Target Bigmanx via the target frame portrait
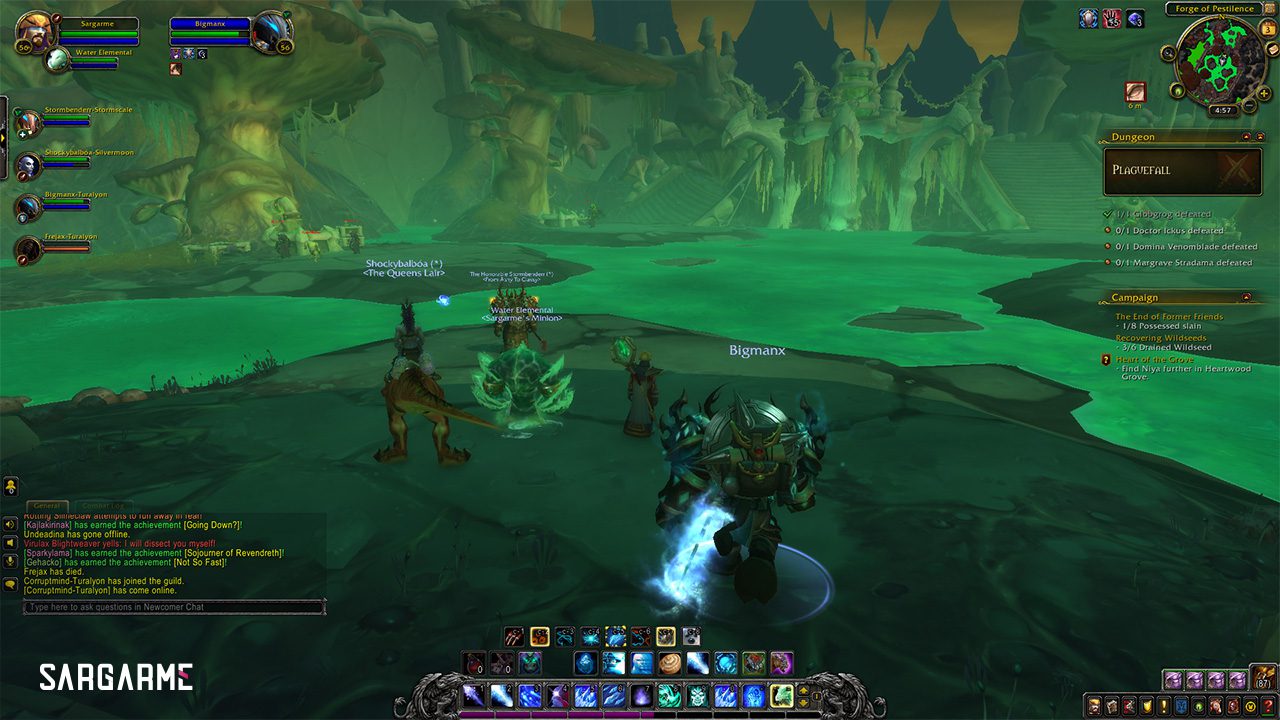Screen dimensions: 1280x720 (271, 31)
